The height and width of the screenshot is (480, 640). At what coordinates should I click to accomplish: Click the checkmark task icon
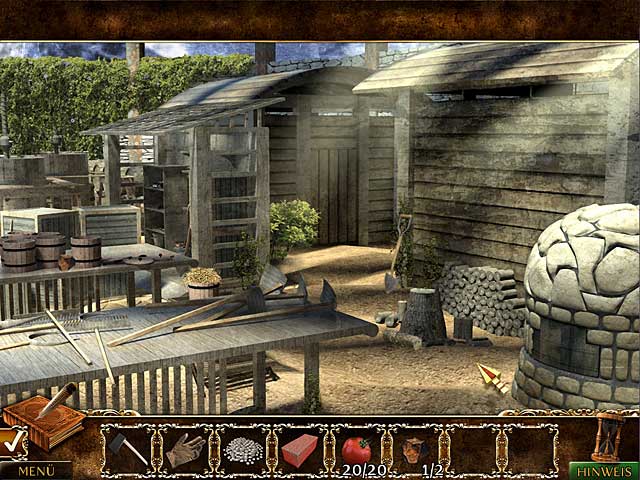[x=11, y=441]
